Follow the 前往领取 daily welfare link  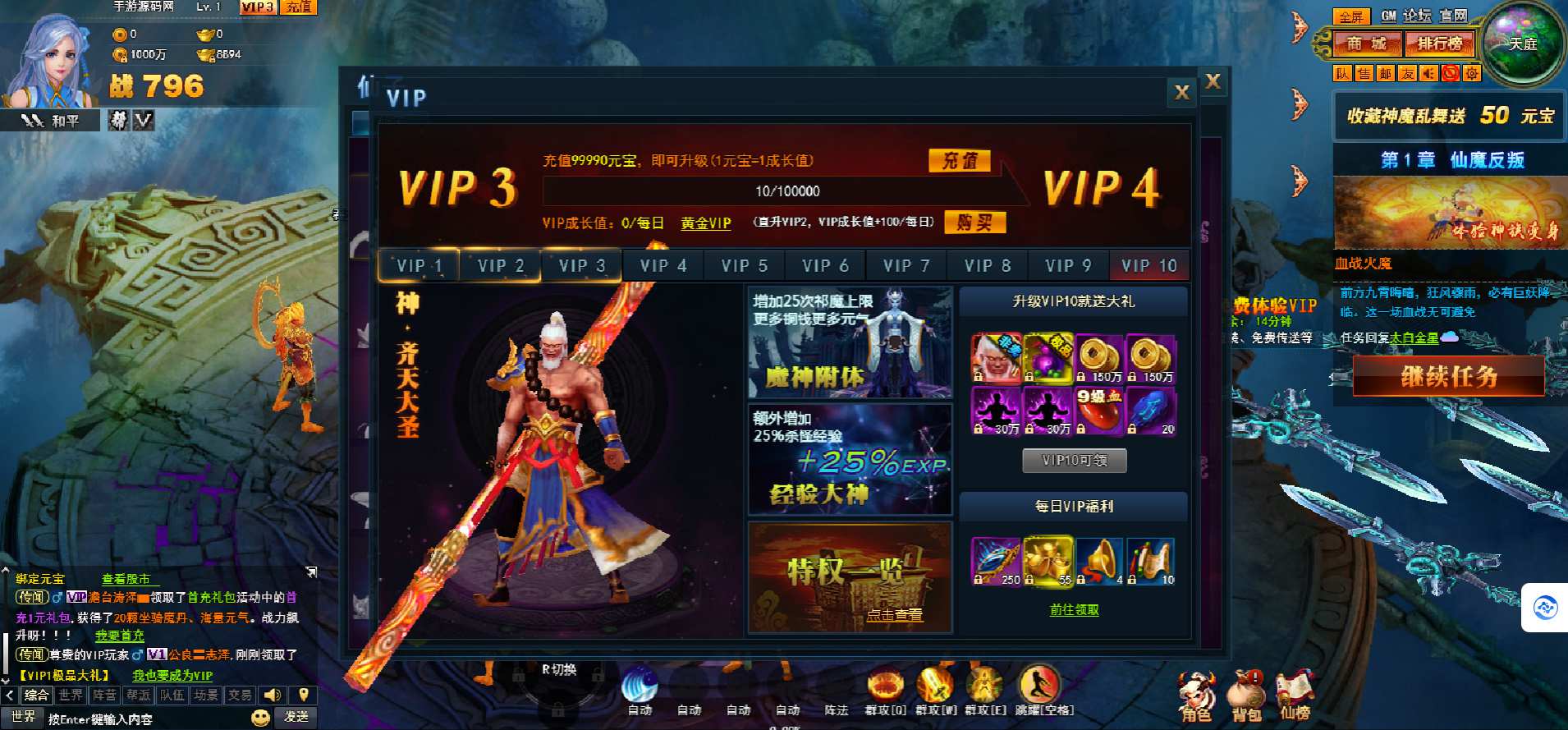coord(1074,610)
